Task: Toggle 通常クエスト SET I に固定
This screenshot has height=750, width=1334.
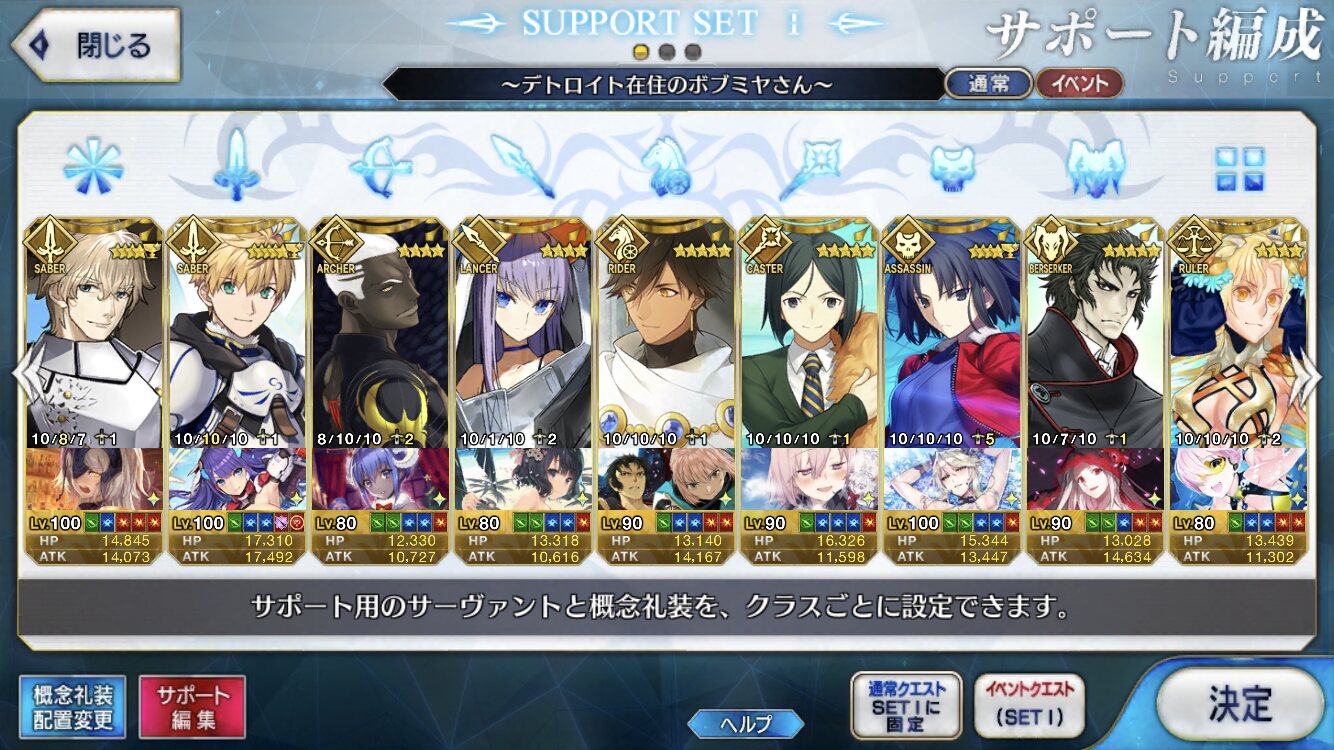Action: (905, 706)
